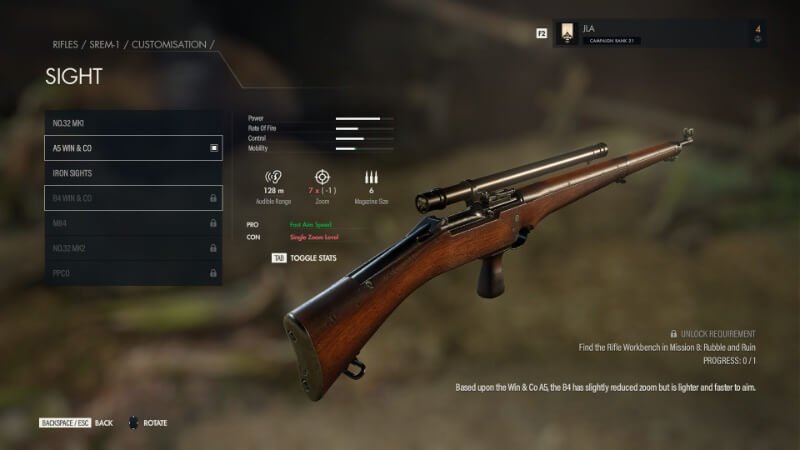Return to the SREM-1 breadcrumb
Image resolution: width=800 pixels, height=450 pixels.
[x=105, y=45]
